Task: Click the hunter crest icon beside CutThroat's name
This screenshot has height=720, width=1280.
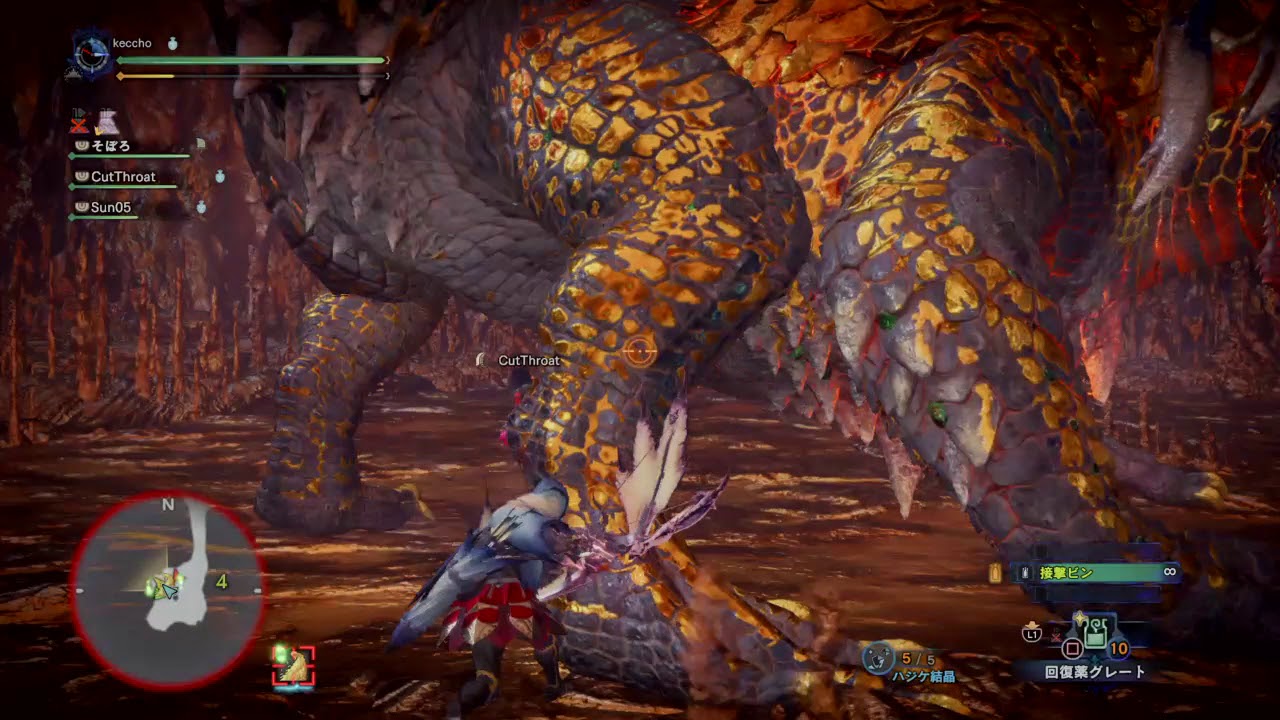Action: click(x=80, y=177)
